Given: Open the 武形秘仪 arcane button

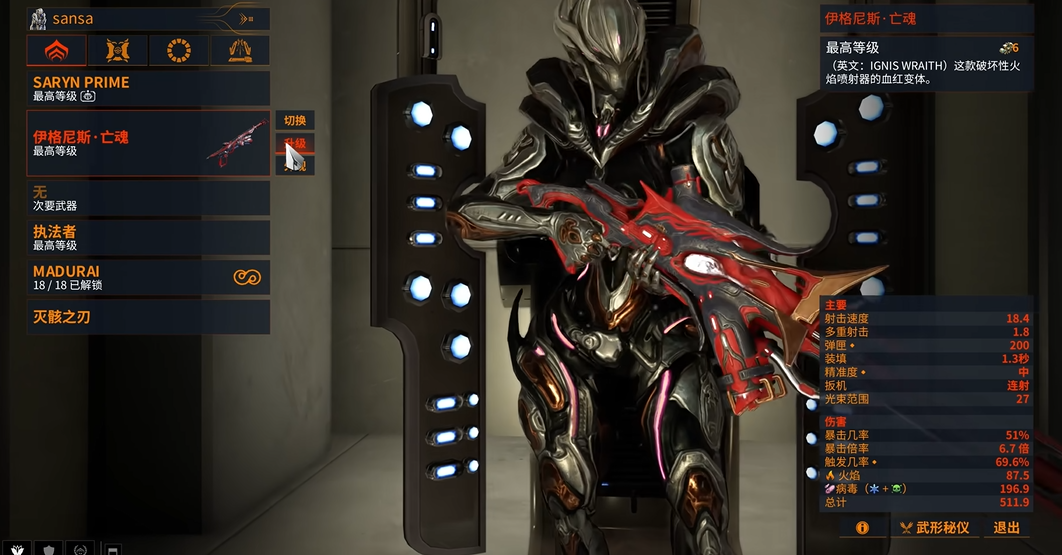Looking at the screenshot, I should [934, 527].
